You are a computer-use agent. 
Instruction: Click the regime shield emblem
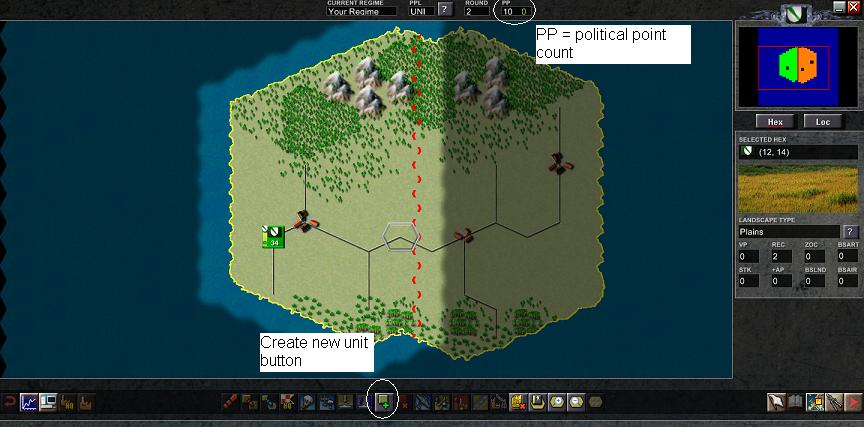point(796,13)
